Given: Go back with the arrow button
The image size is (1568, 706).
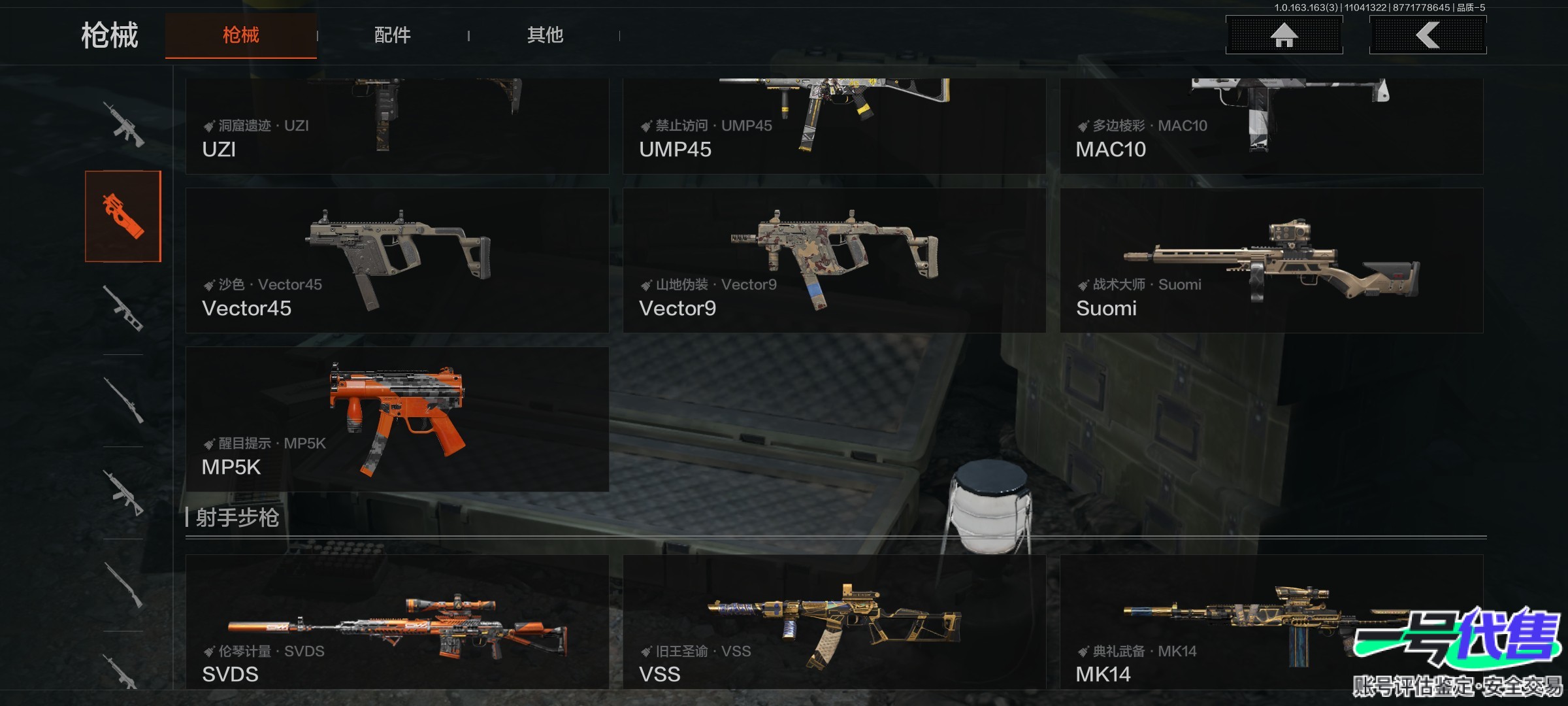Looking at the screenshot, I should click(1428, 35).
